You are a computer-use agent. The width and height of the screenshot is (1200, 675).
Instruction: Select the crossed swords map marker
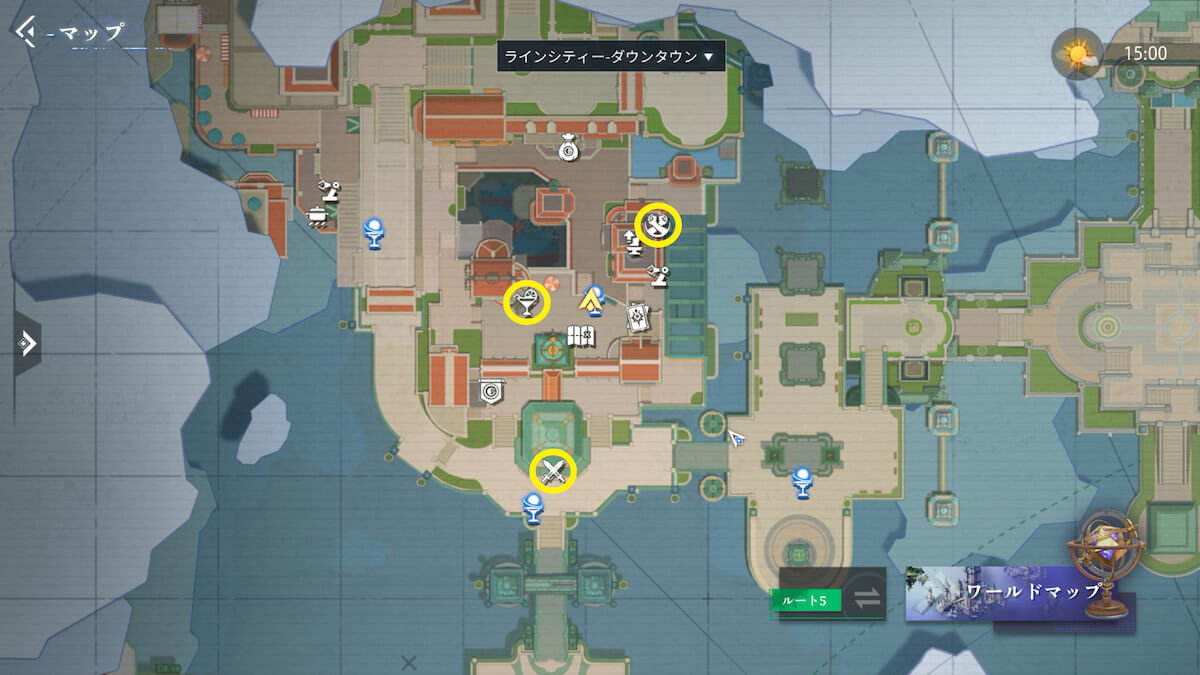(x=553, y=471)
